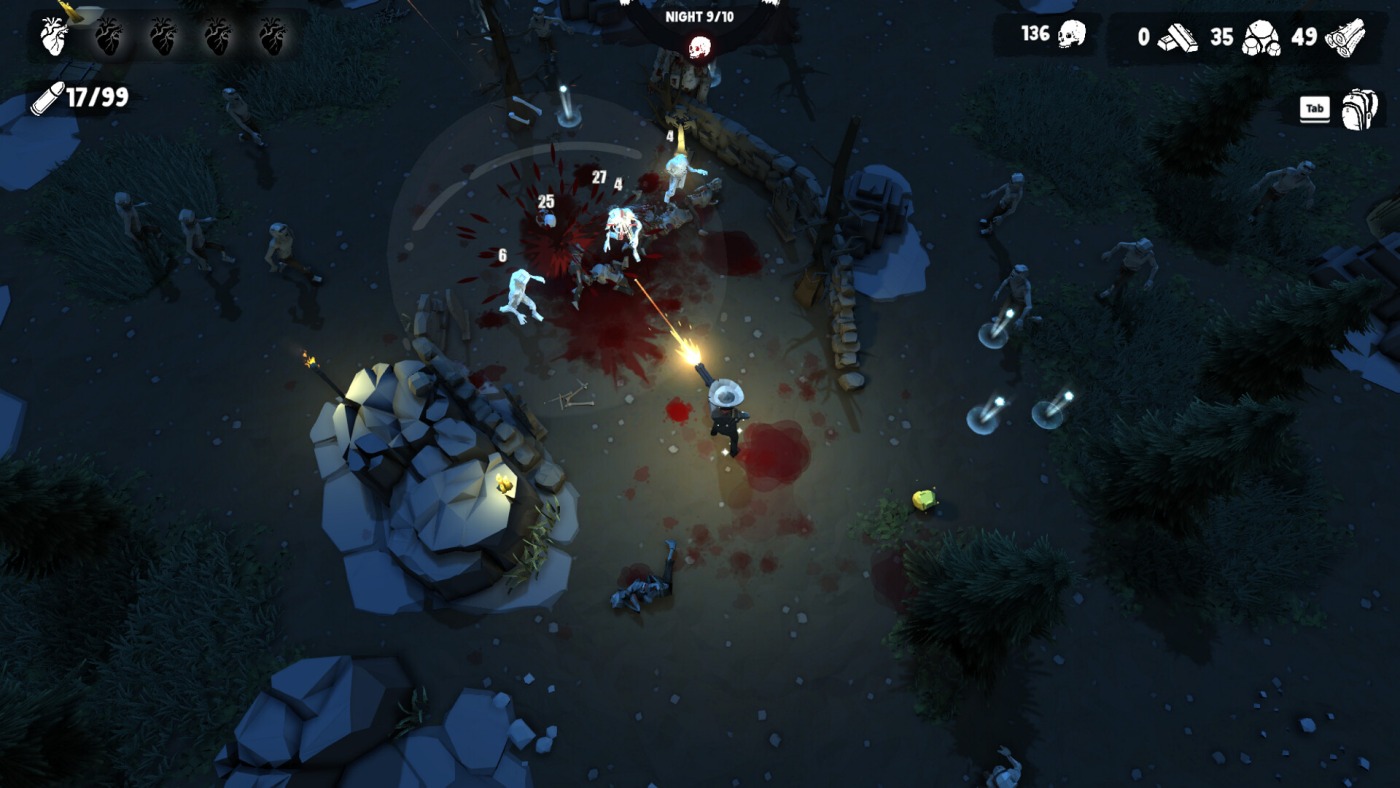Open the backpack inventory icon

coord(1359,109)
